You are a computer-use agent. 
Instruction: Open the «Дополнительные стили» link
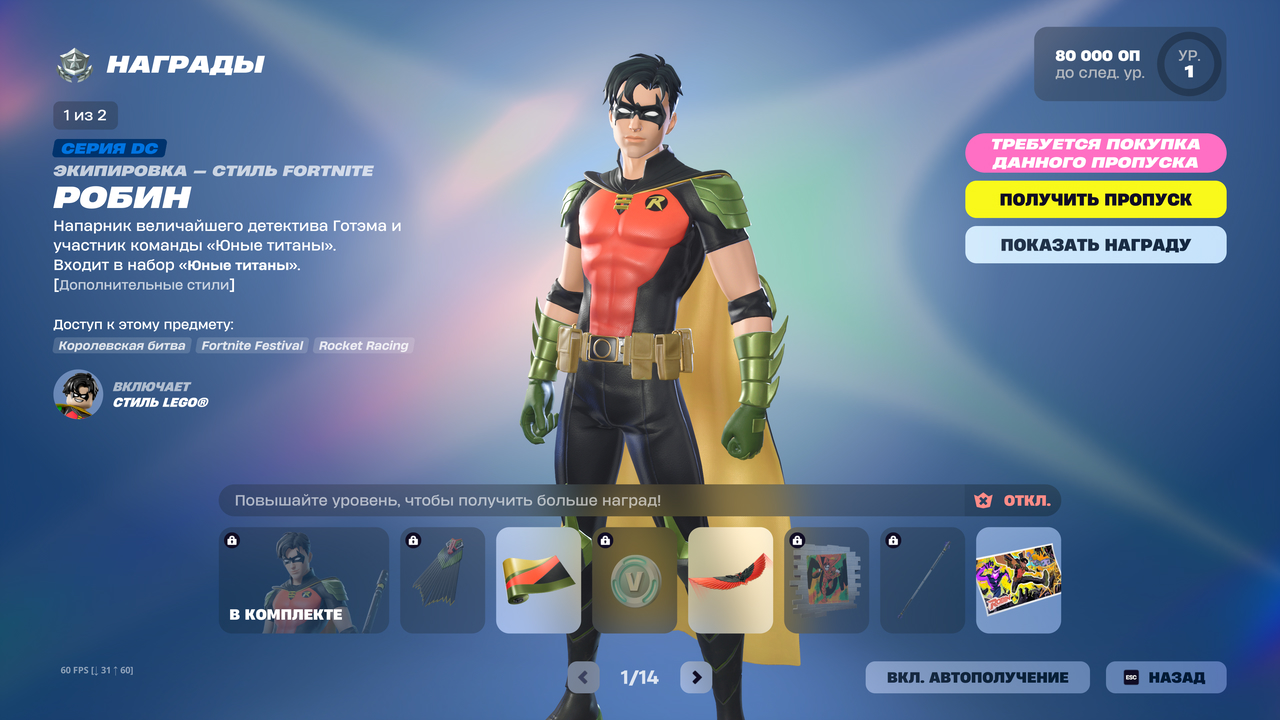144,285
